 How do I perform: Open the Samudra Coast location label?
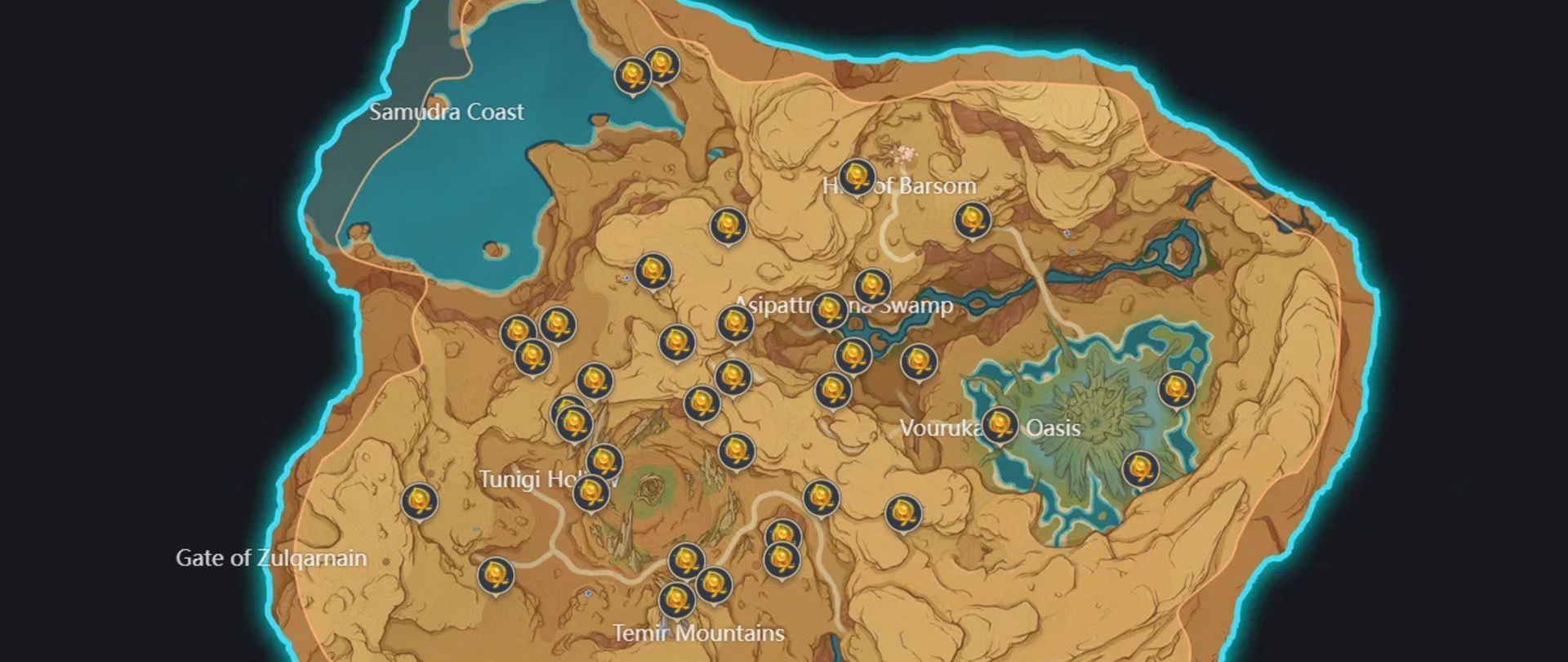pyautogui.click(x=445, y=112)
